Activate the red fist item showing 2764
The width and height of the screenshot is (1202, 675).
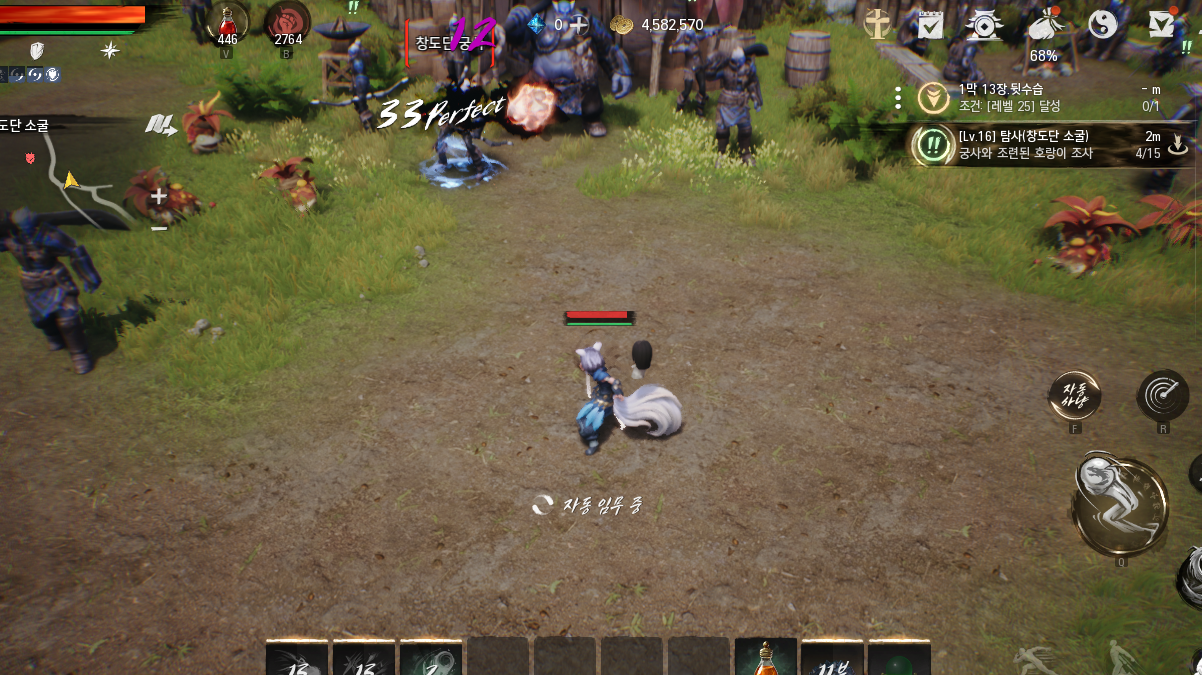[x=287, y=23]
